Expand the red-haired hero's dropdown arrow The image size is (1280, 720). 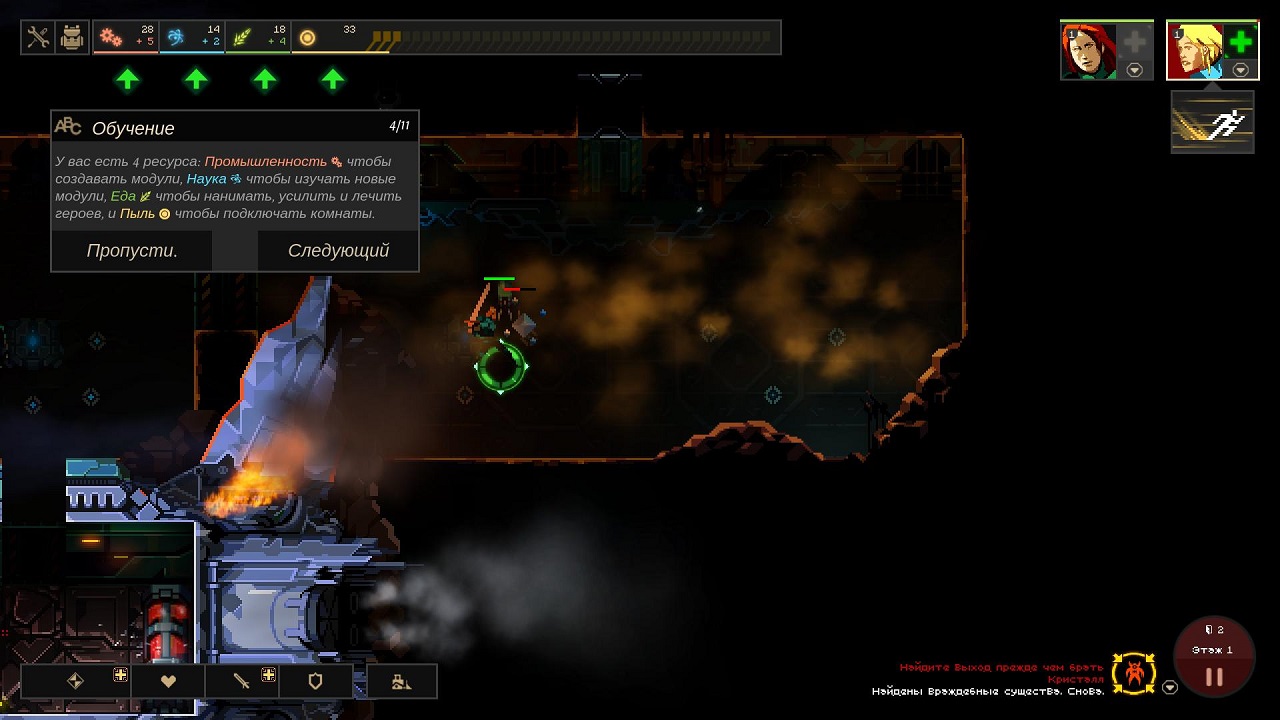1134,70
